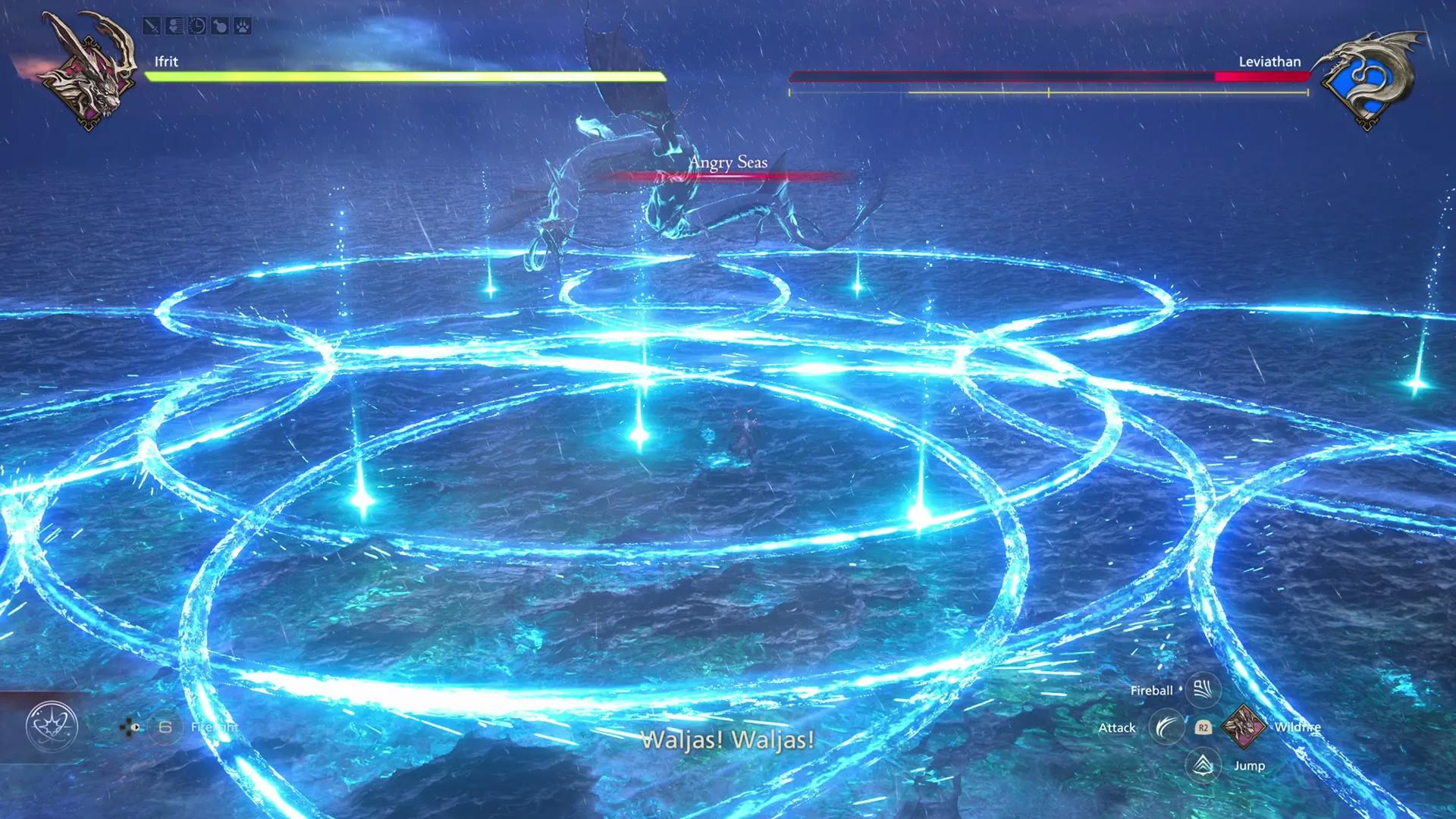Click the Wildfire diamond skill icon
Screen dimensions: 1456x819
click(1243, 726)
